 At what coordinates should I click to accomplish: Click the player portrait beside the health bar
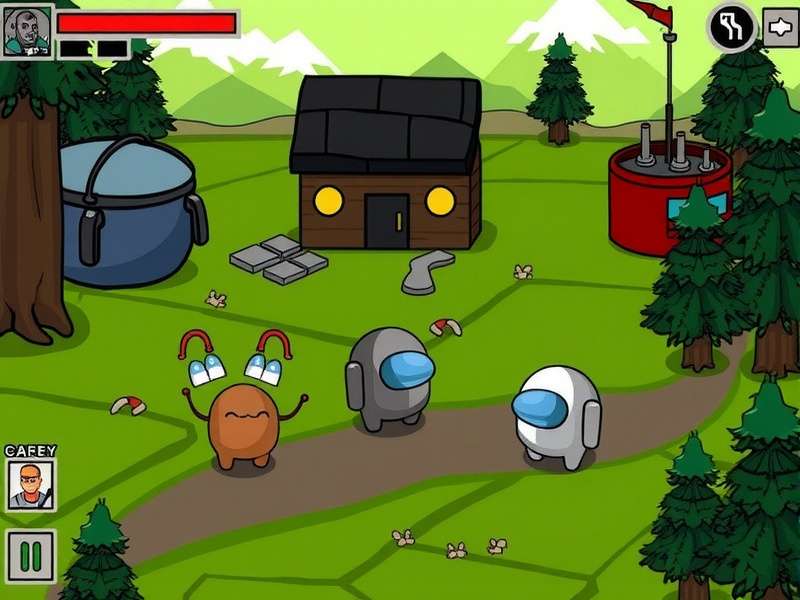click(x=26, y=32)
